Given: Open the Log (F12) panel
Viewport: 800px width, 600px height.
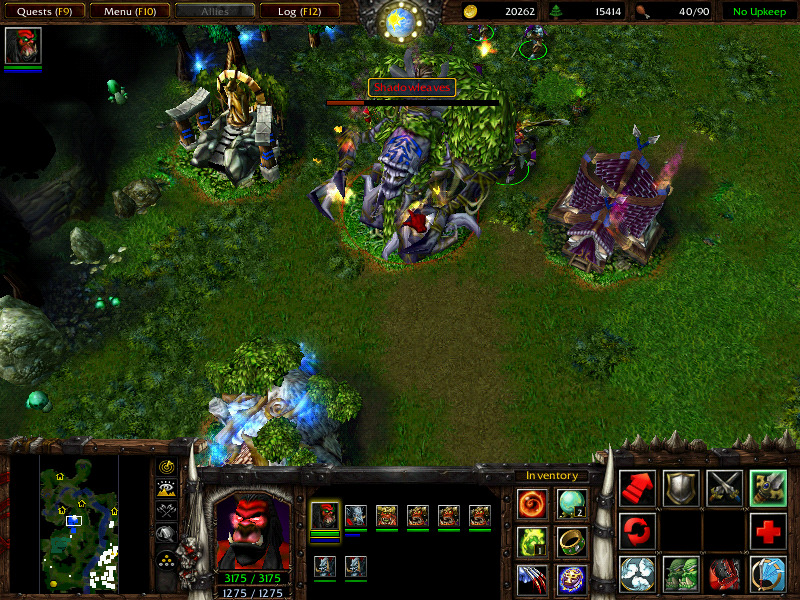Looking at the screenshot, I should 297,12.
